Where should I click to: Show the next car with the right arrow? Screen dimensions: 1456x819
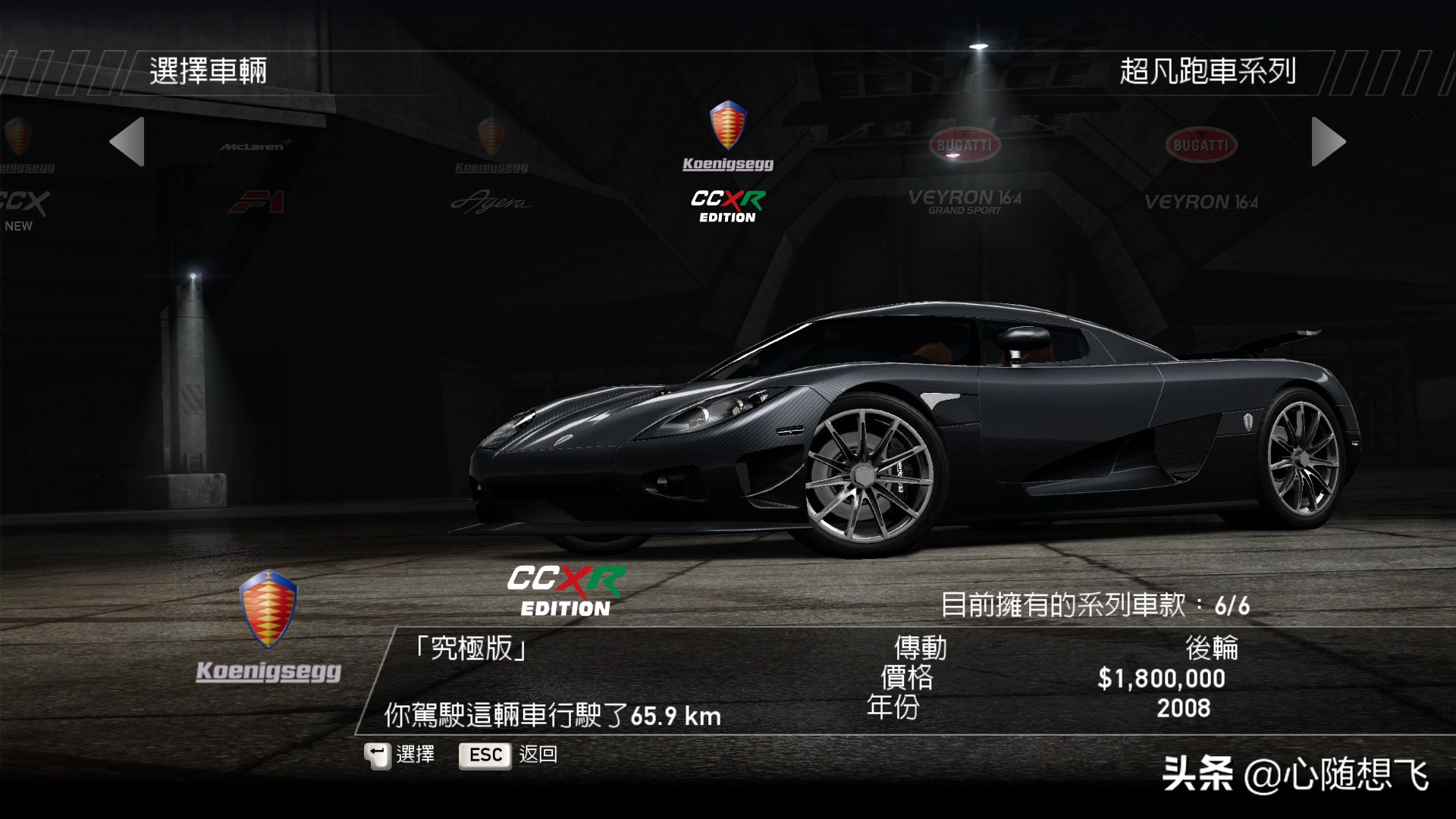click(1328, 142)
